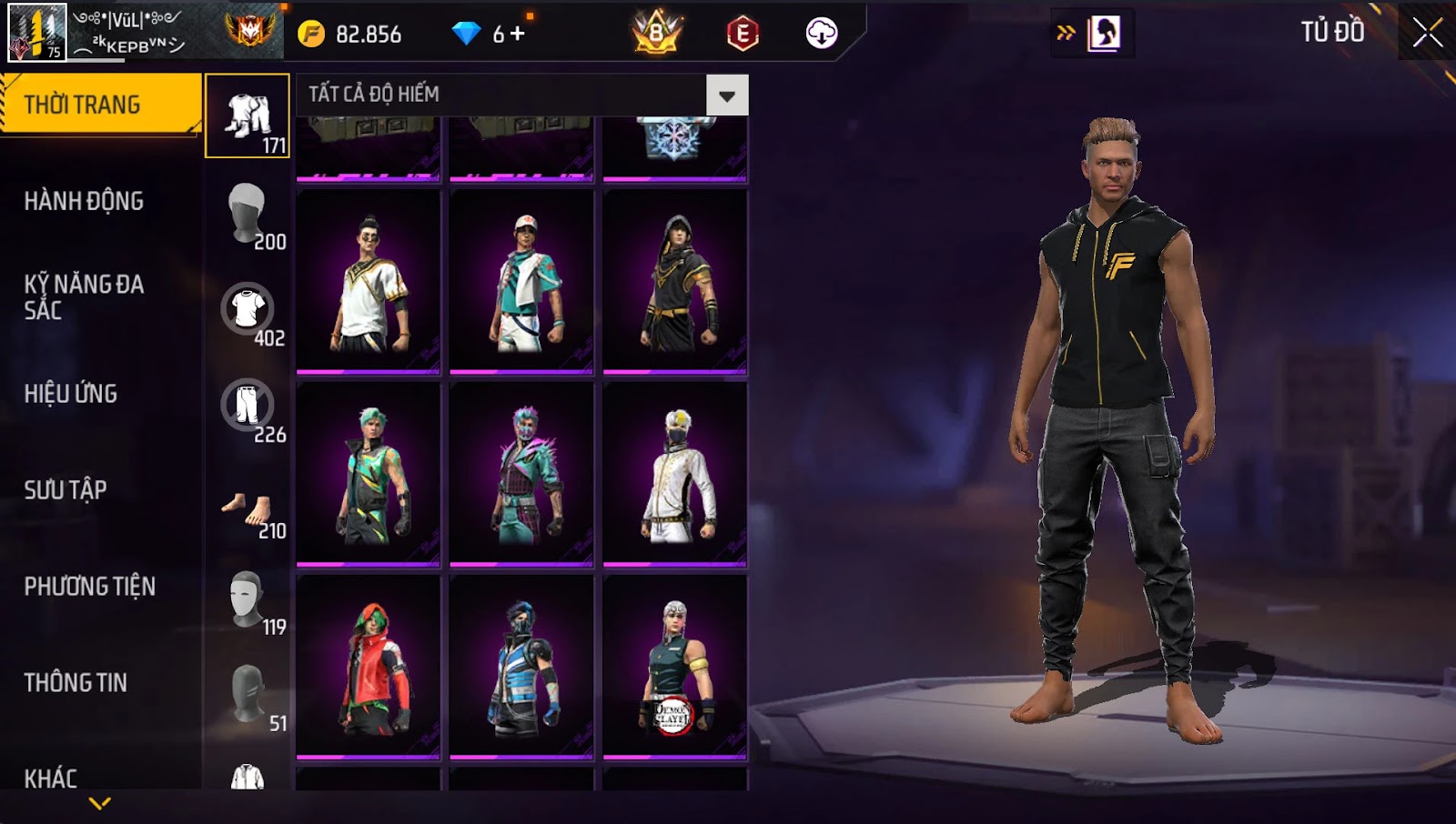This screenshot has width=1456, height=824.
Task: Open the Tất Cả Độ Hiếm rarity dropdown
Action: 726,95
